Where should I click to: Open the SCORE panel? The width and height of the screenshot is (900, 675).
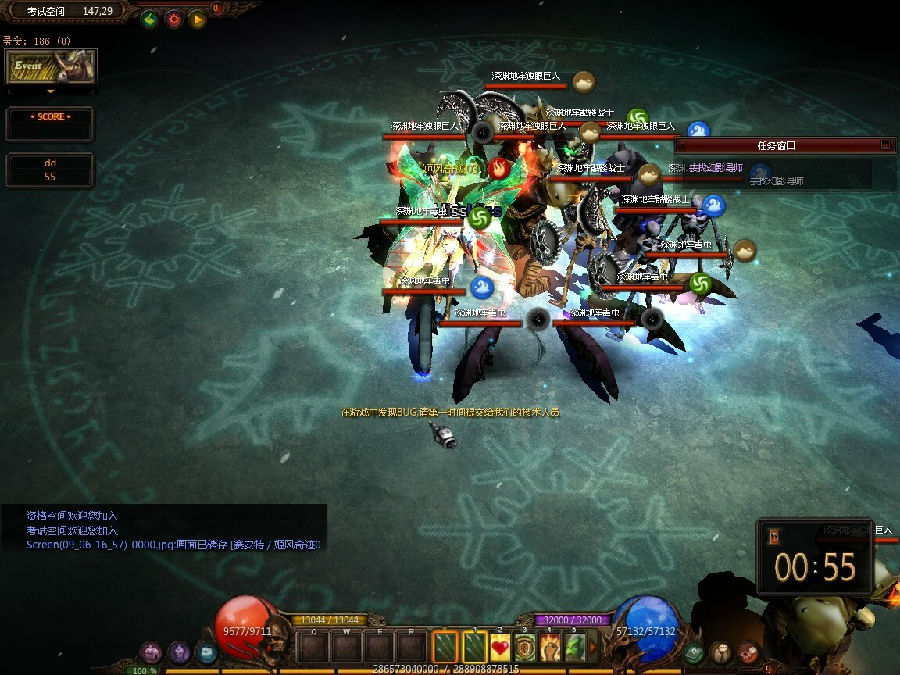point(50,124)
